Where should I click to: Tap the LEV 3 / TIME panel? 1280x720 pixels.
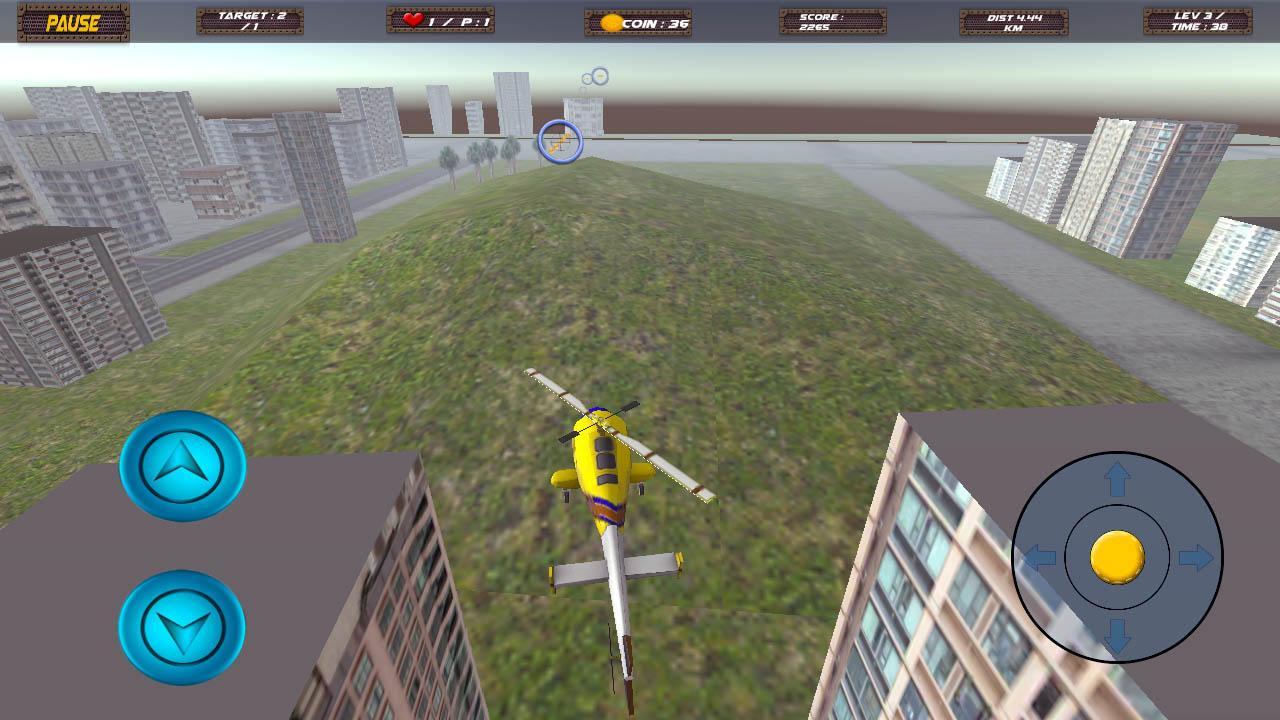pos(1196,20)
